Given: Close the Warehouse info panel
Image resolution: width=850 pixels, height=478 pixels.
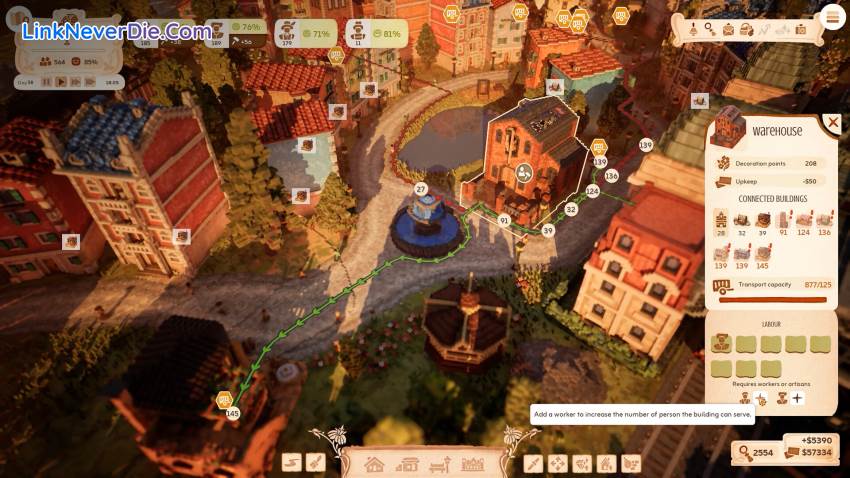Looking at the screenshot, I should tap(832, 123).
